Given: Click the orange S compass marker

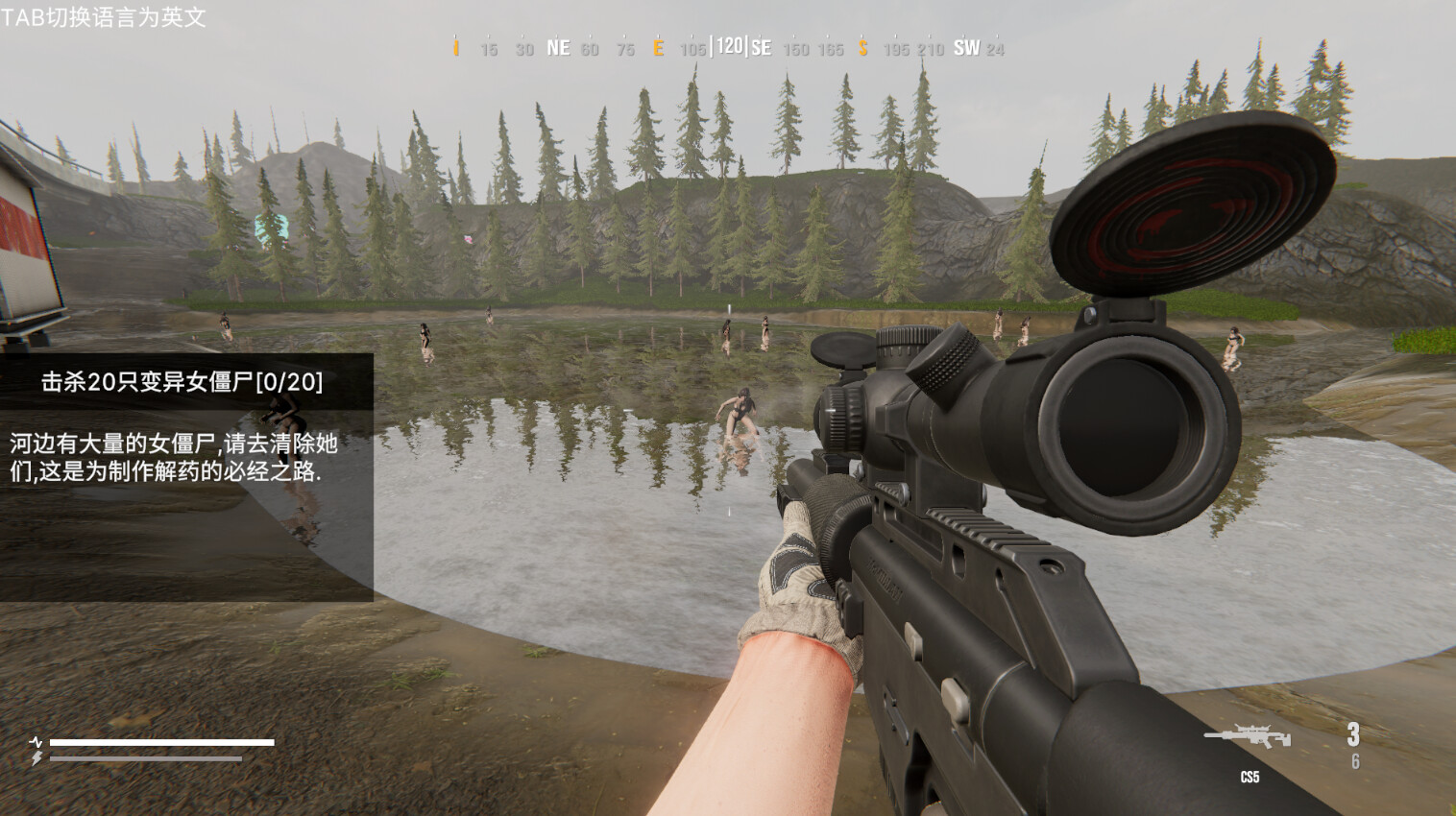Looking at the screenshot, I should [x=861, y=46].
